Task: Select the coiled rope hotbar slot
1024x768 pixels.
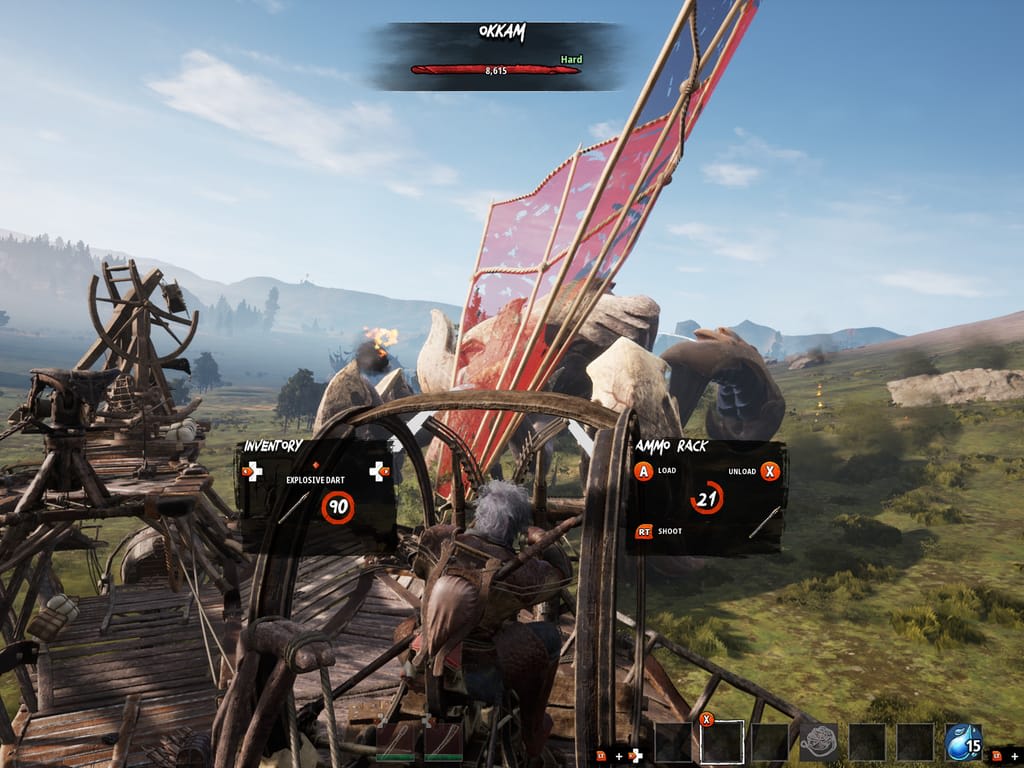Action: click(819, 742)
